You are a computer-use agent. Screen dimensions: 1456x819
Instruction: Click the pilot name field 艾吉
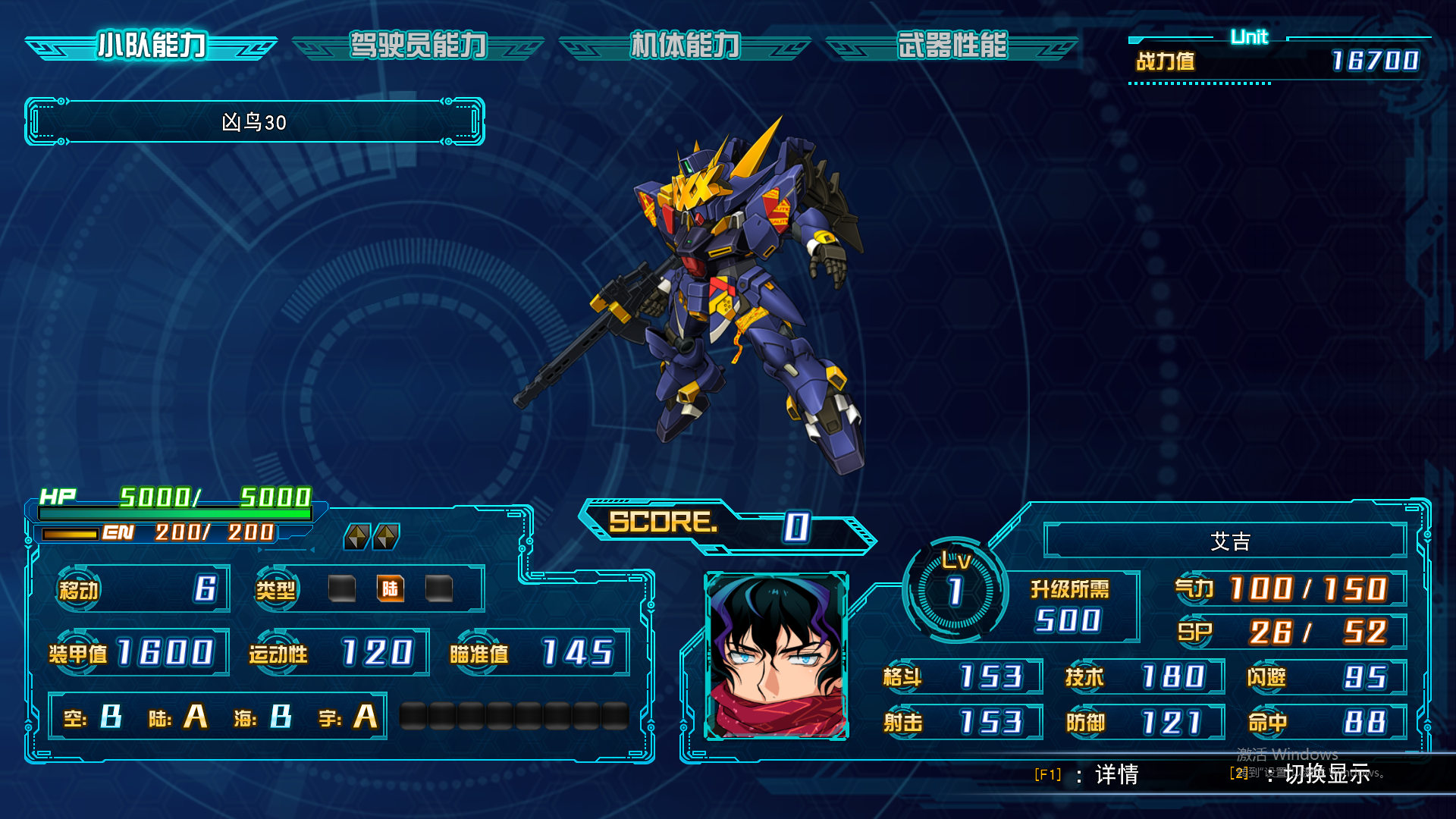[x=1228, y=541]
